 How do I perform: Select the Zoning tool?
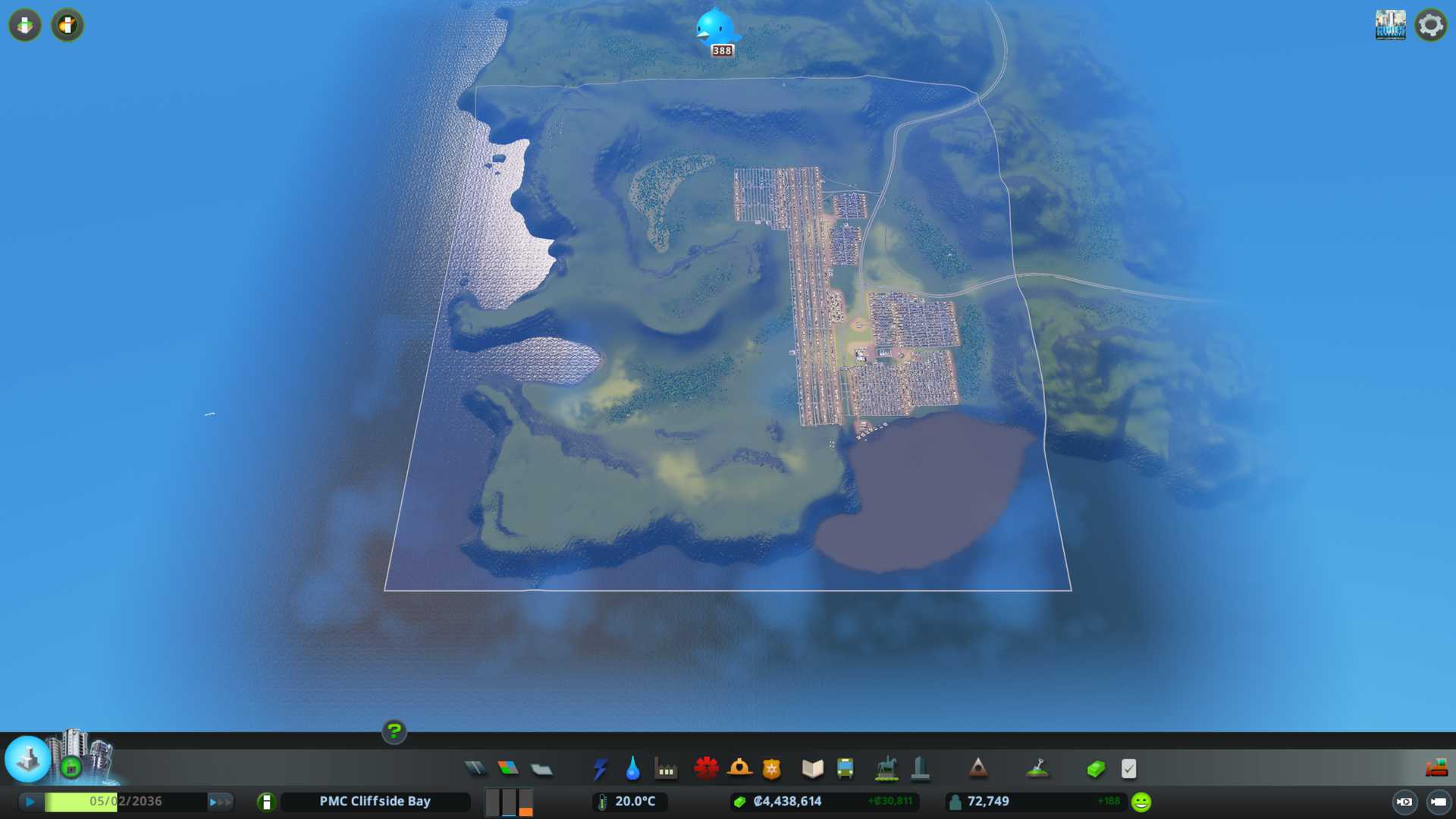[x=508, y=769]
